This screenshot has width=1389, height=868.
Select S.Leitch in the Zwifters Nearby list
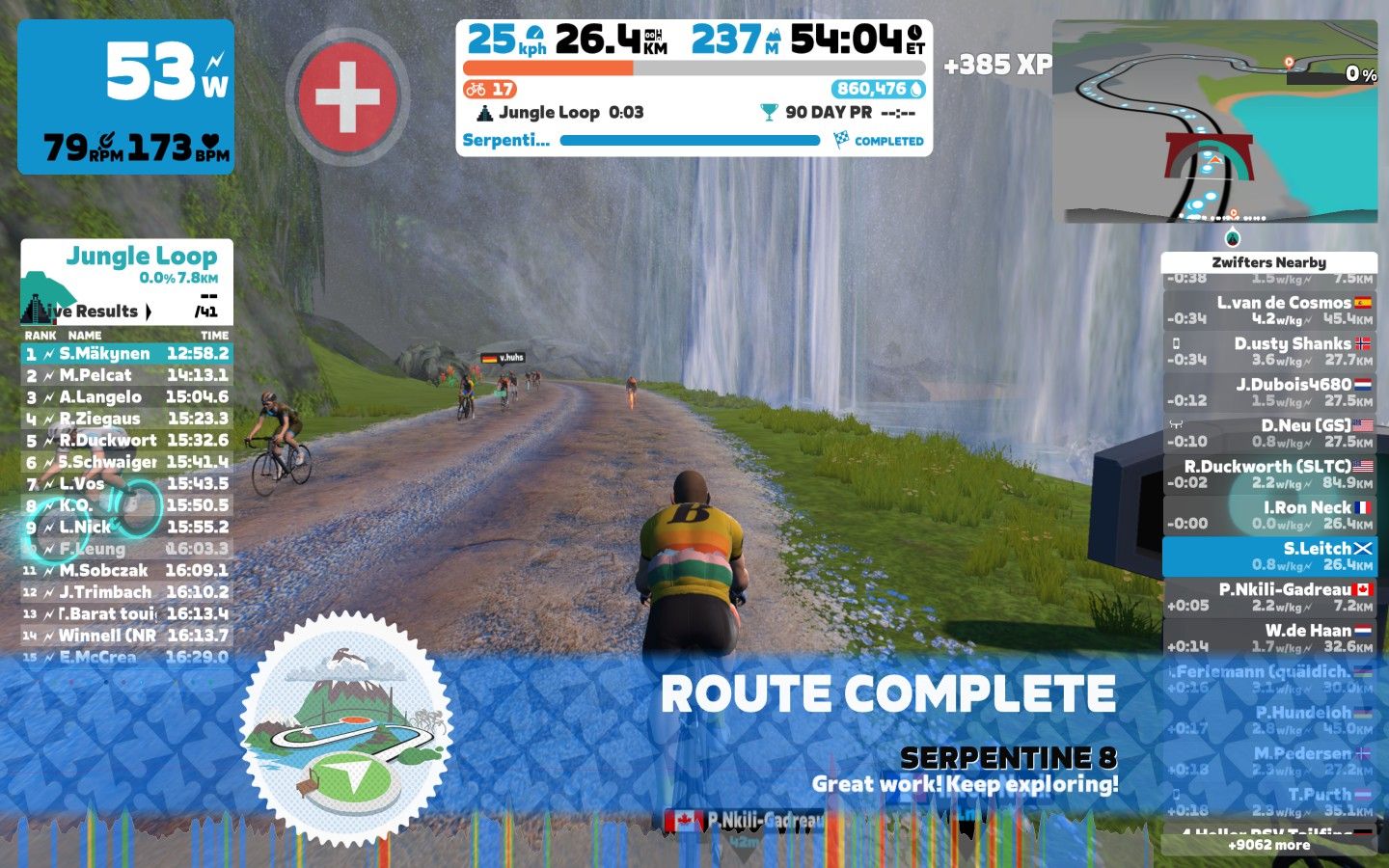coord(1273,556)
